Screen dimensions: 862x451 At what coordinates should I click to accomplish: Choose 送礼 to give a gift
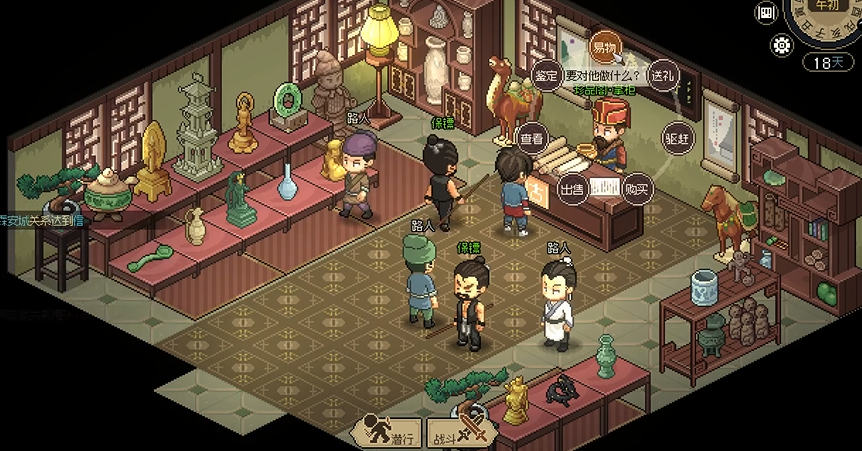(662, 75)
